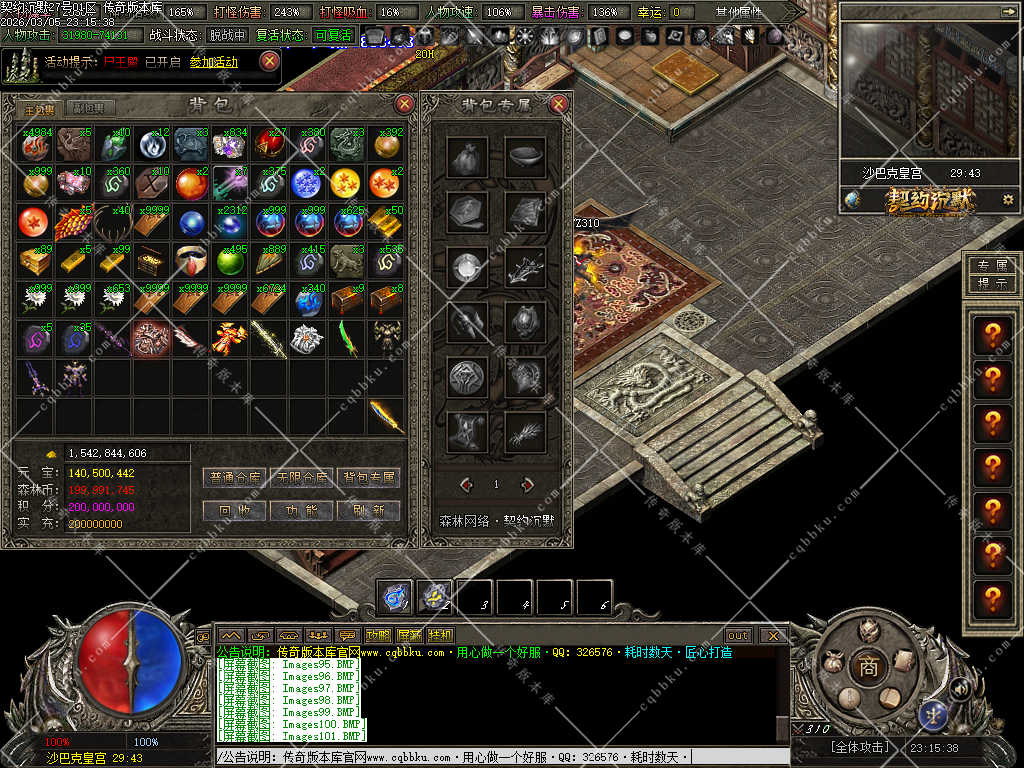Click the 专属提示 button
This screenshot has height=768, width=1024.
(991, 274)
